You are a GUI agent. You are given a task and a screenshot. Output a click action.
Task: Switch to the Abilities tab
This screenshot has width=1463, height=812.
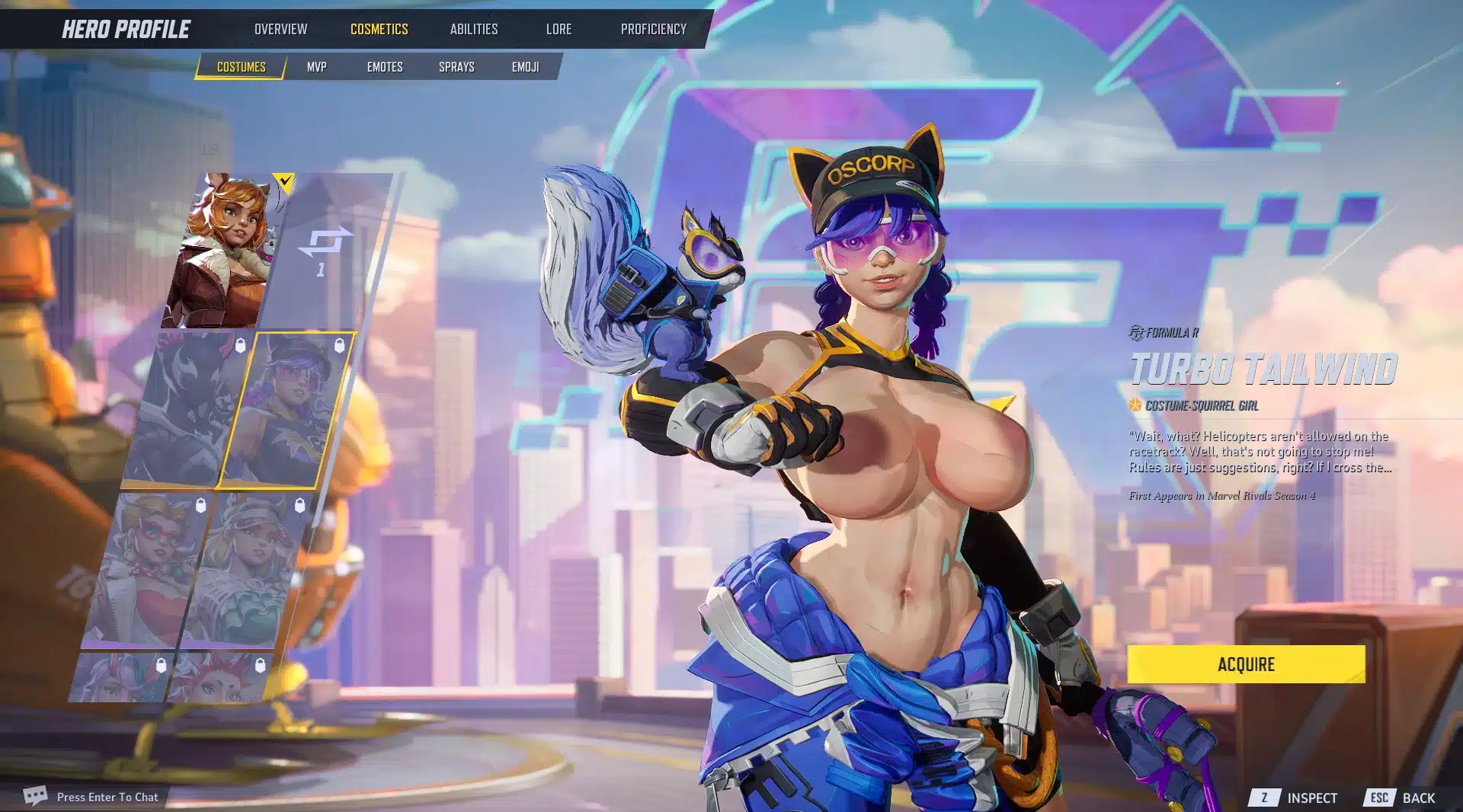click(473, 29)
